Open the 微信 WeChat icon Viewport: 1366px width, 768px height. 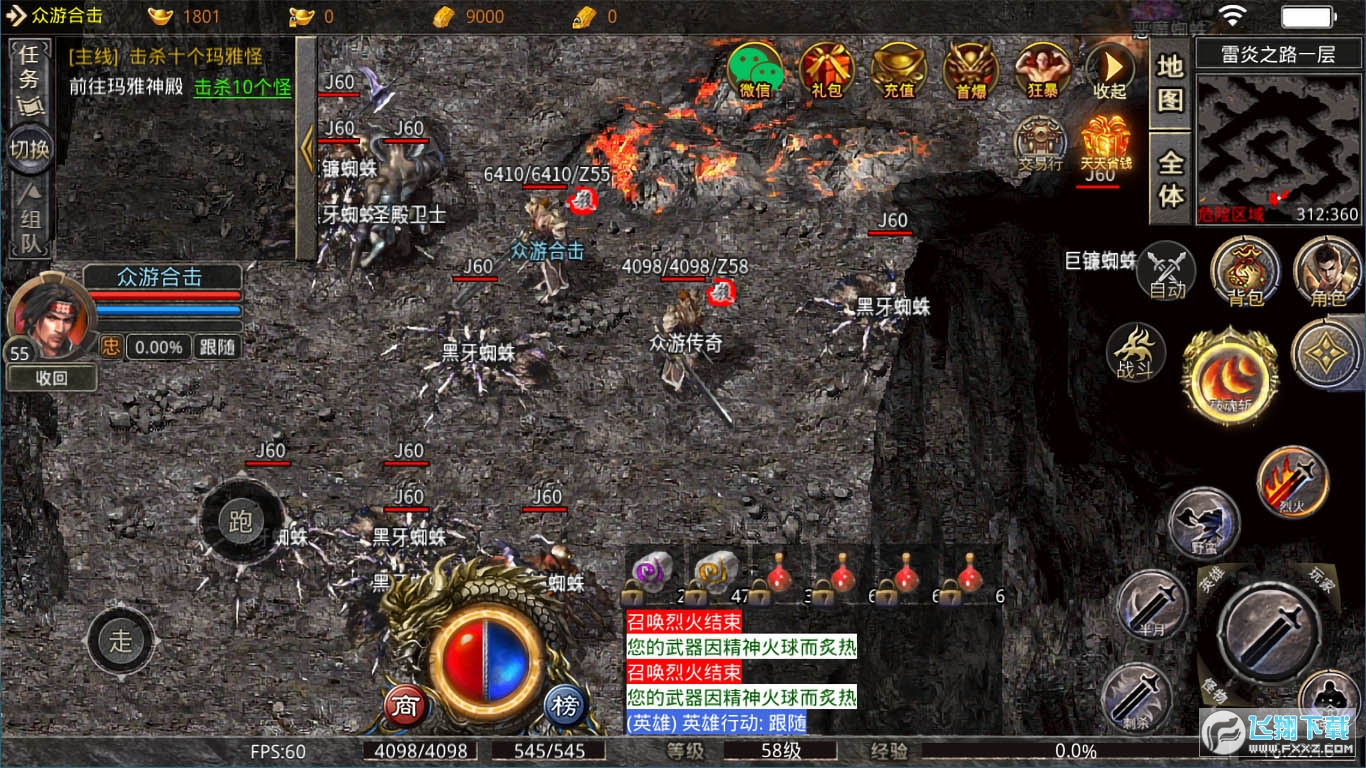(x=755, y=70)
